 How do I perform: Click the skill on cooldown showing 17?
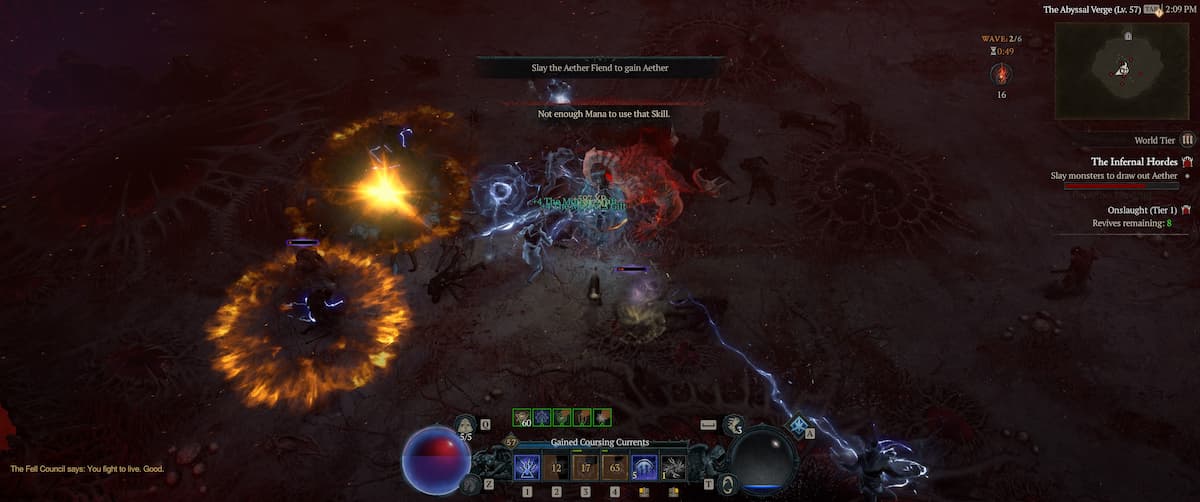[x=586, y=466]
